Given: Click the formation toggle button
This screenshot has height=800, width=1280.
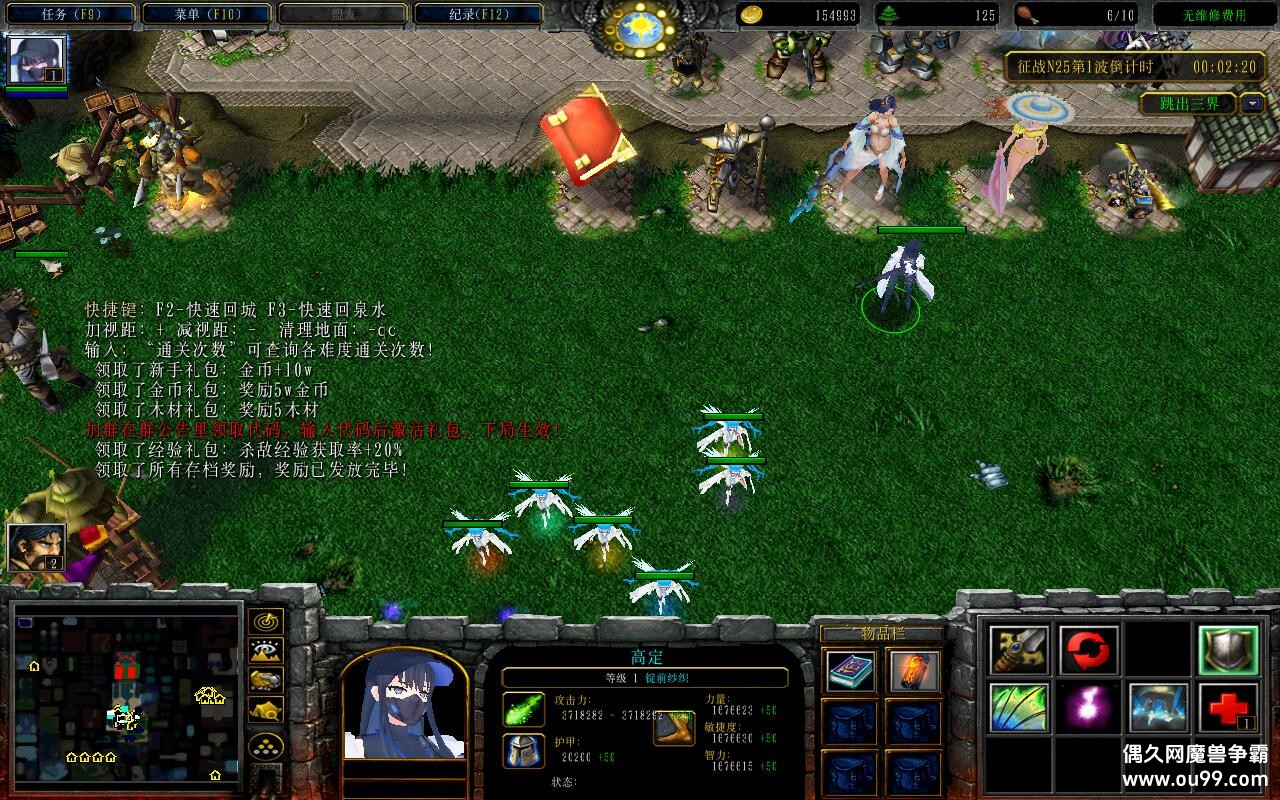Looking at the screenshot, I should coord(266,746).
